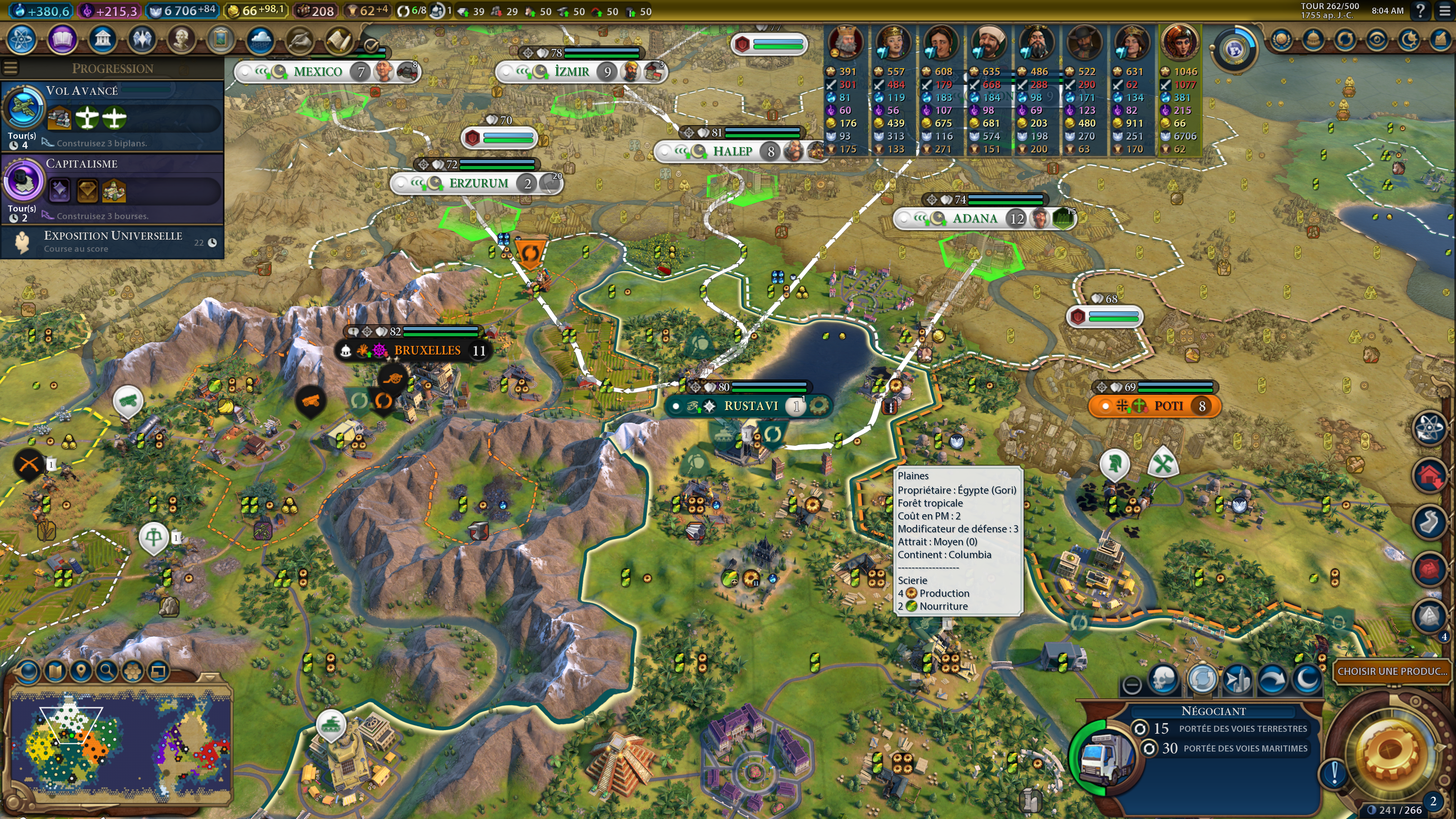Open the civics tree book icon

point(61,39)
